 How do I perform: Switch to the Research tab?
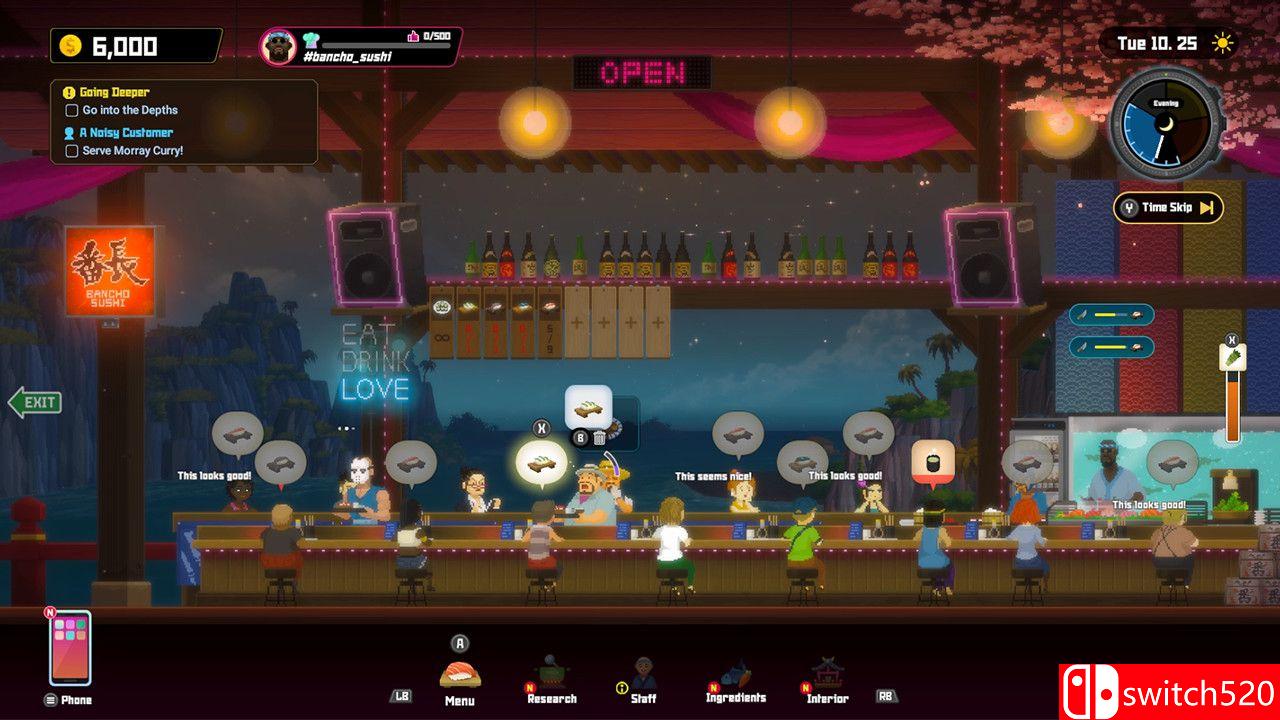coord(552,680)
